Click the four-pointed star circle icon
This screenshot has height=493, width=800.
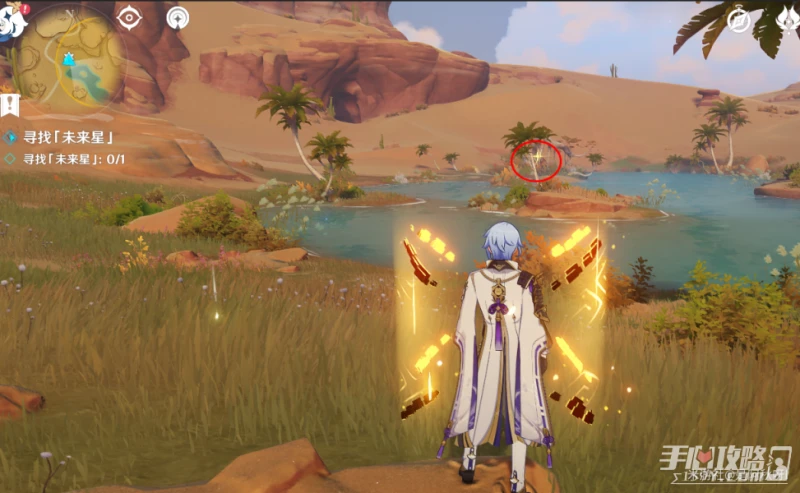click(x=178, y=17)
